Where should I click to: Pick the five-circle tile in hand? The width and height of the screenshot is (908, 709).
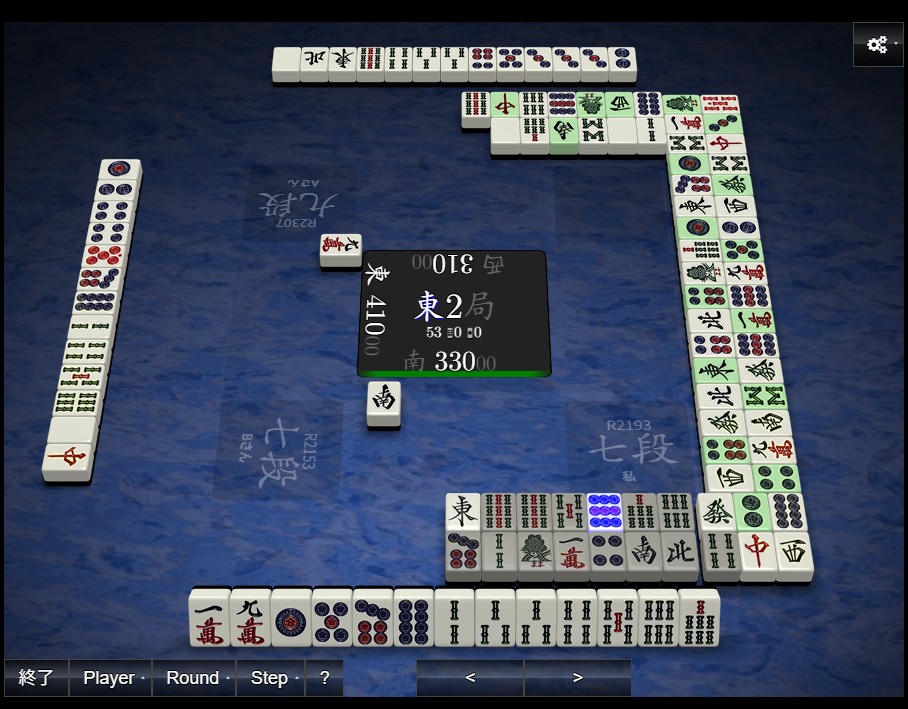(x=332, y=618)
